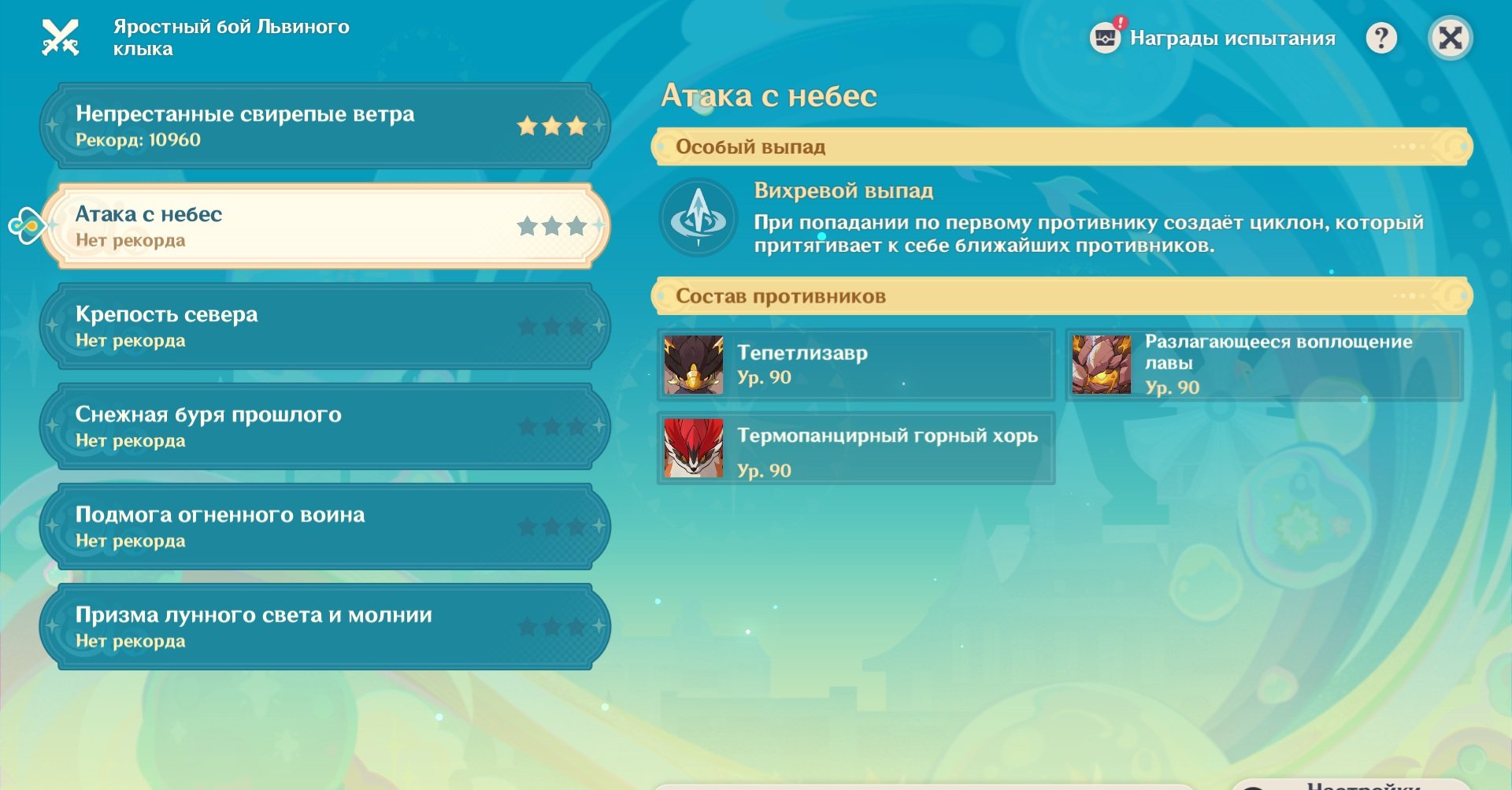Click the Вихревой выпад skill icon
Screen dimensions: 1512x790
click(698, 217)
